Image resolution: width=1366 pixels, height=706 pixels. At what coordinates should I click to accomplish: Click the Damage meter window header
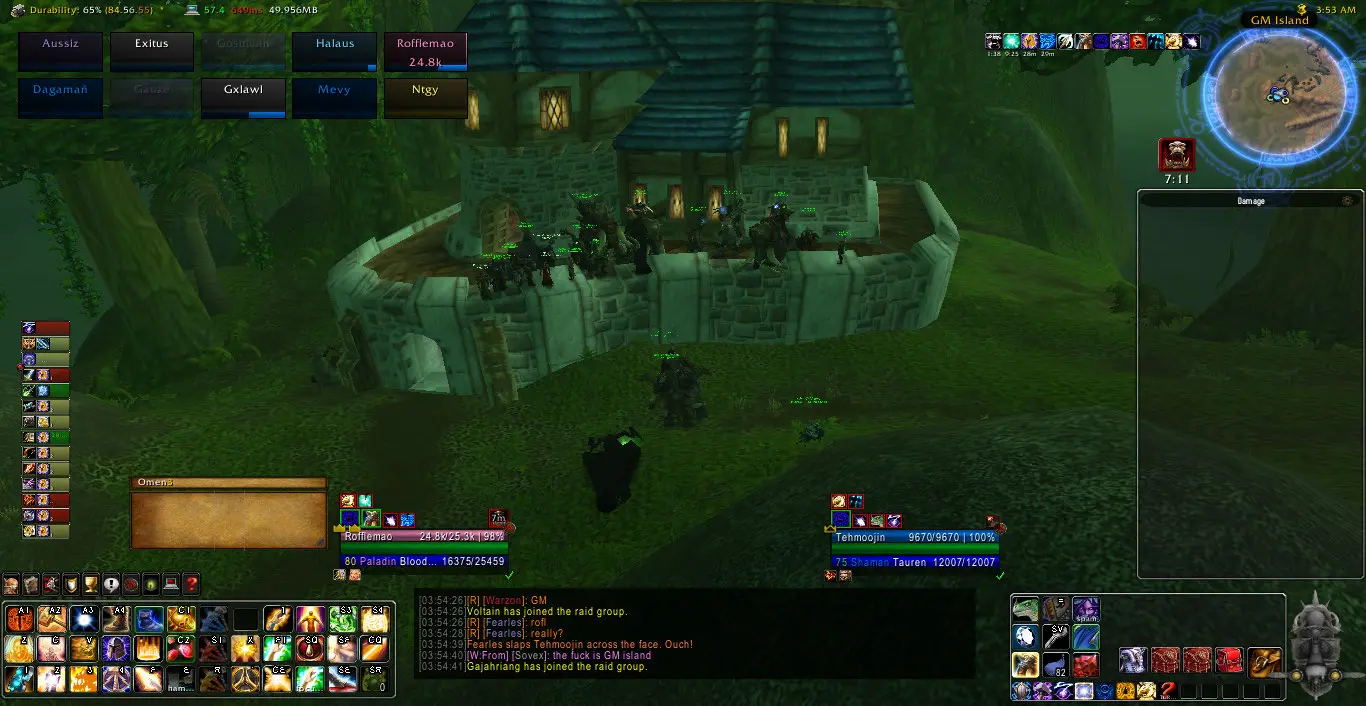(x=1250, y=201)
